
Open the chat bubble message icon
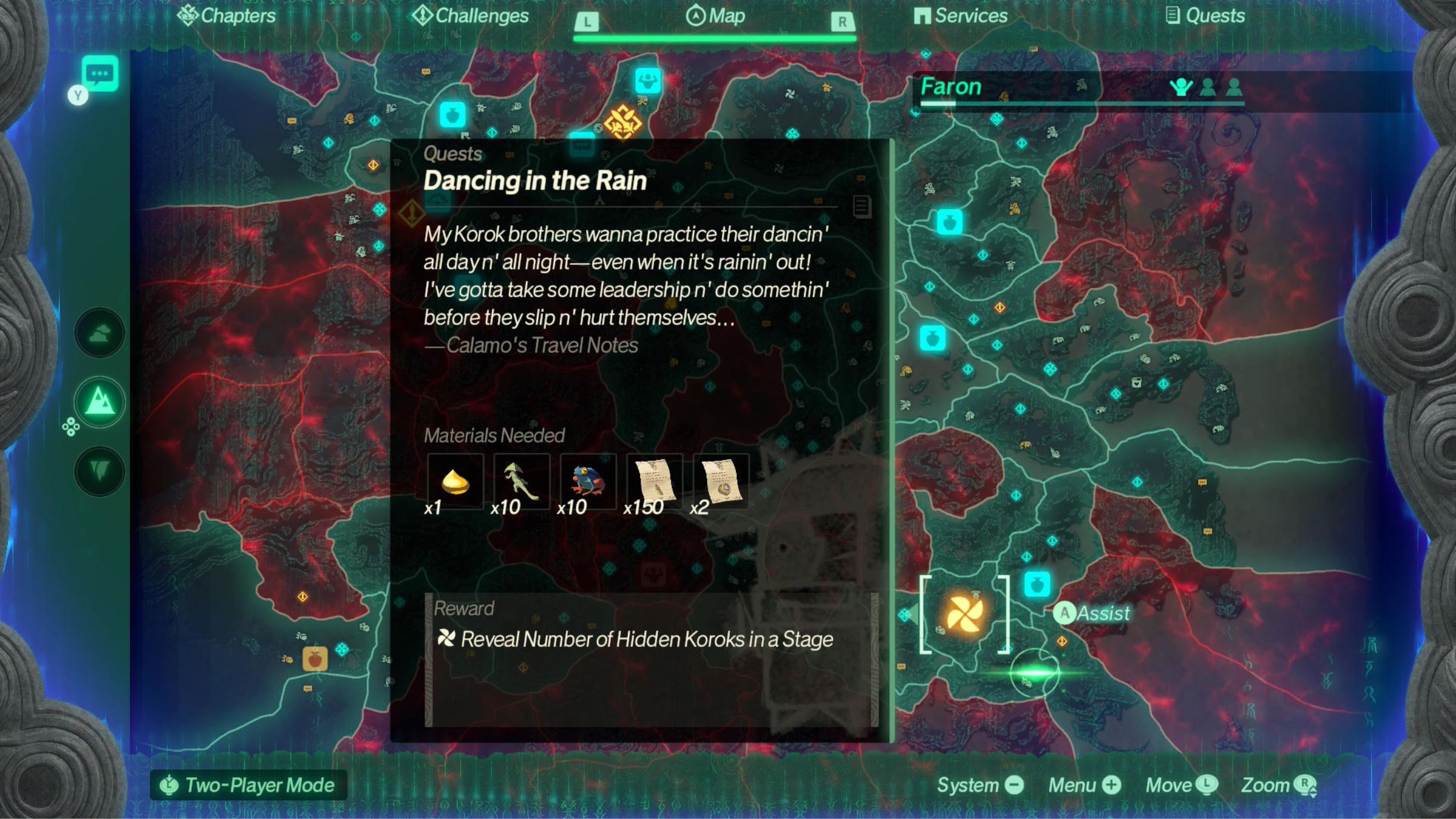coord(99,75)
